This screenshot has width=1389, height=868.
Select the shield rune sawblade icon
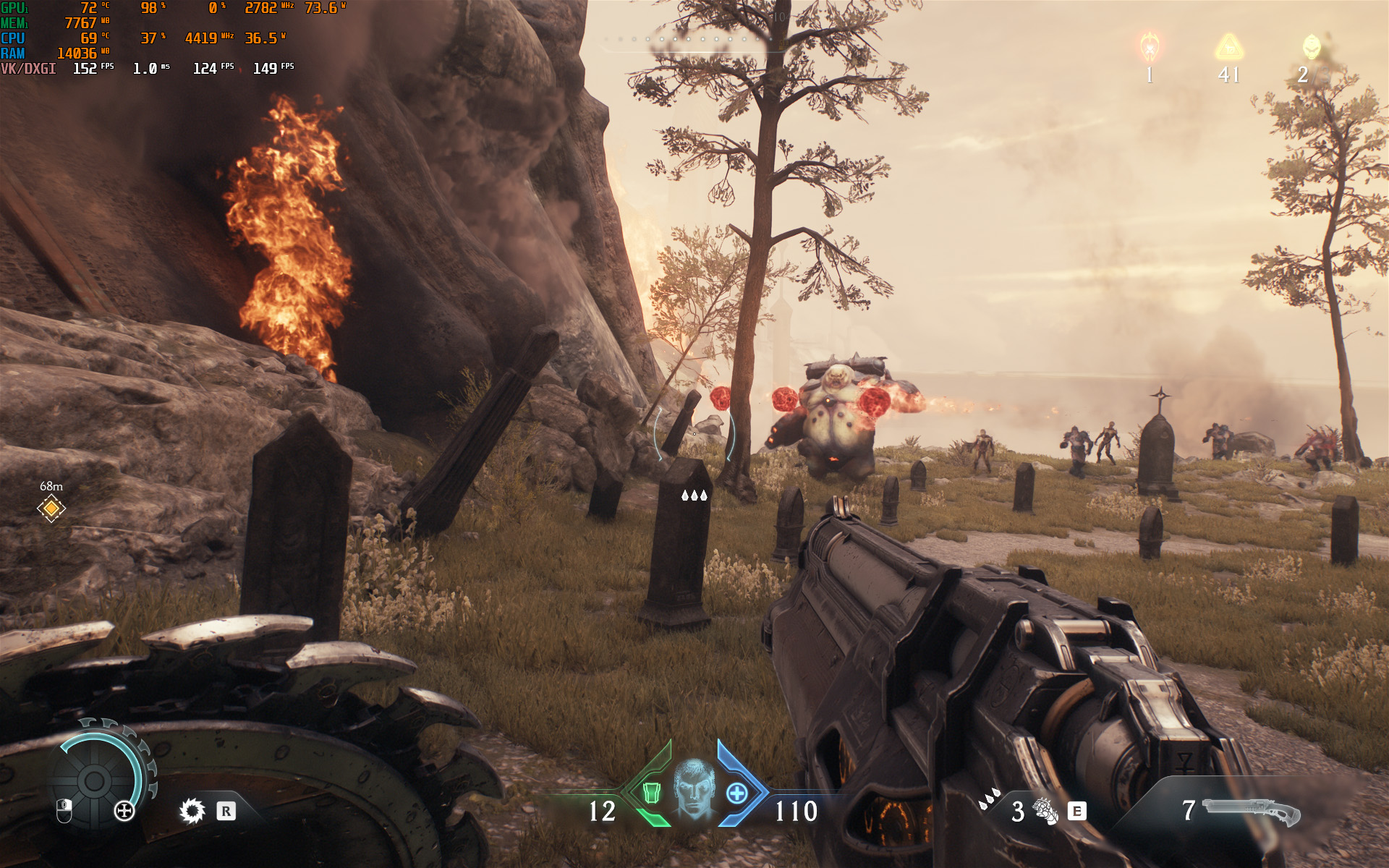(x=192, y=811)
